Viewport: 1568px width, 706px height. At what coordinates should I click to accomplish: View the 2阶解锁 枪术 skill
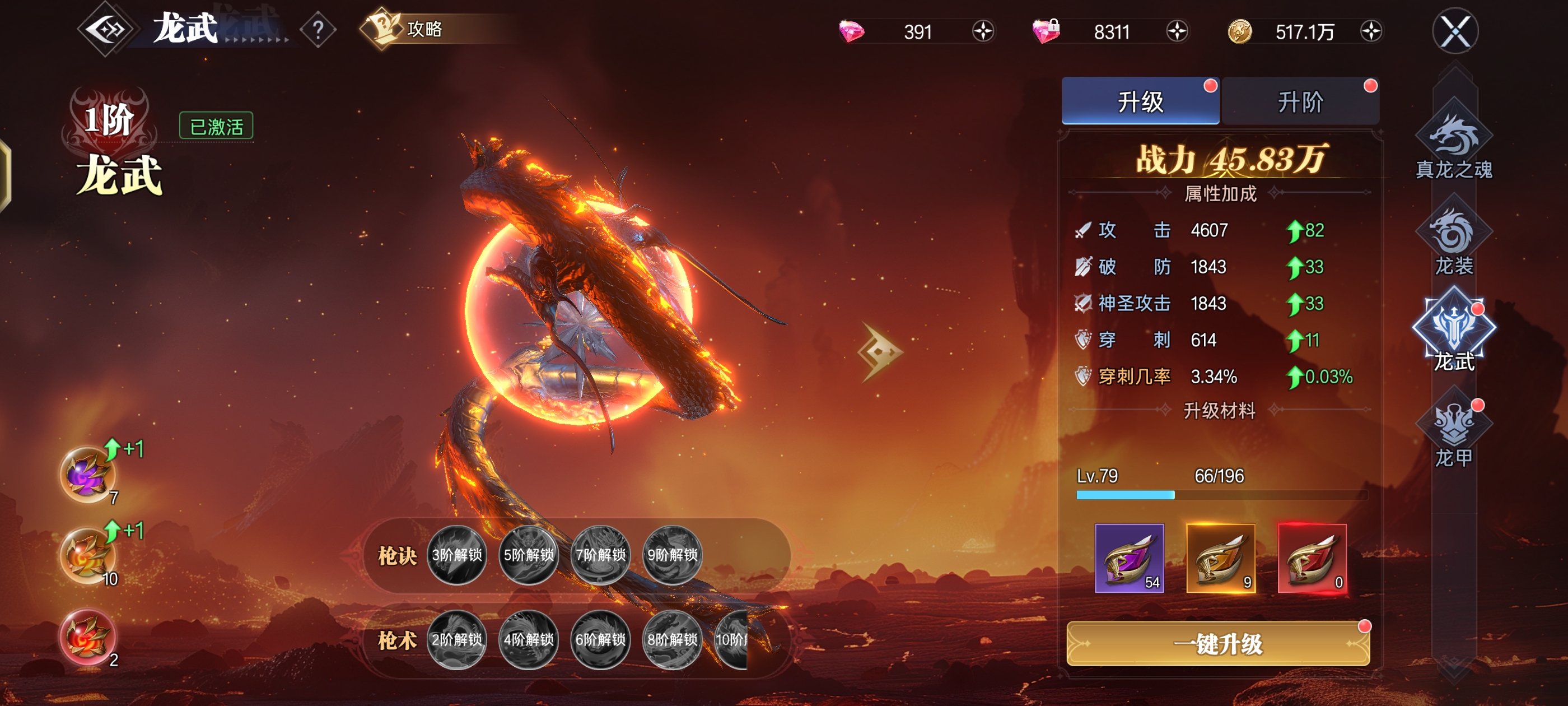tap(456, 639)
